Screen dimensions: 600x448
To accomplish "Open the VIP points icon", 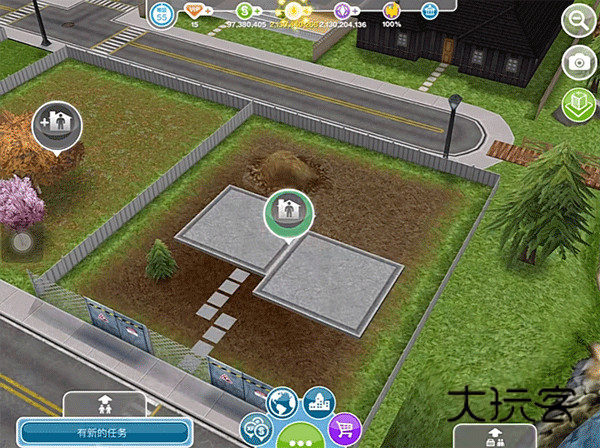I will pyautogui.click(x=195, y=10).
